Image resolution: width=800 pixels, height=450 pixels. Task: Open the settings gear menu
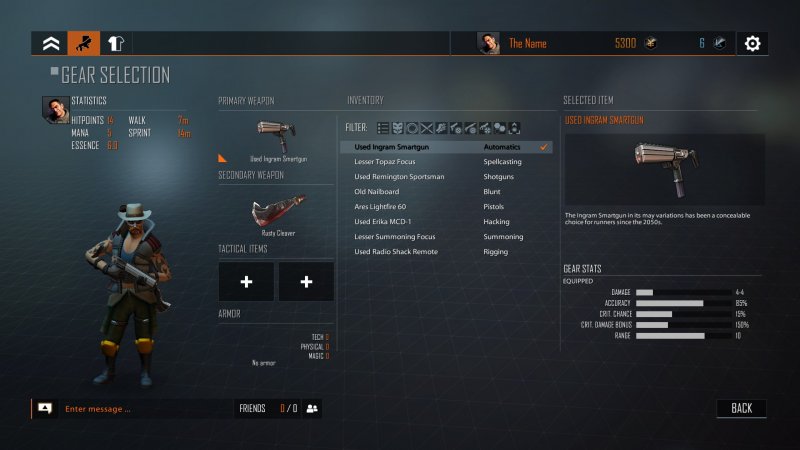pos(752,43)
